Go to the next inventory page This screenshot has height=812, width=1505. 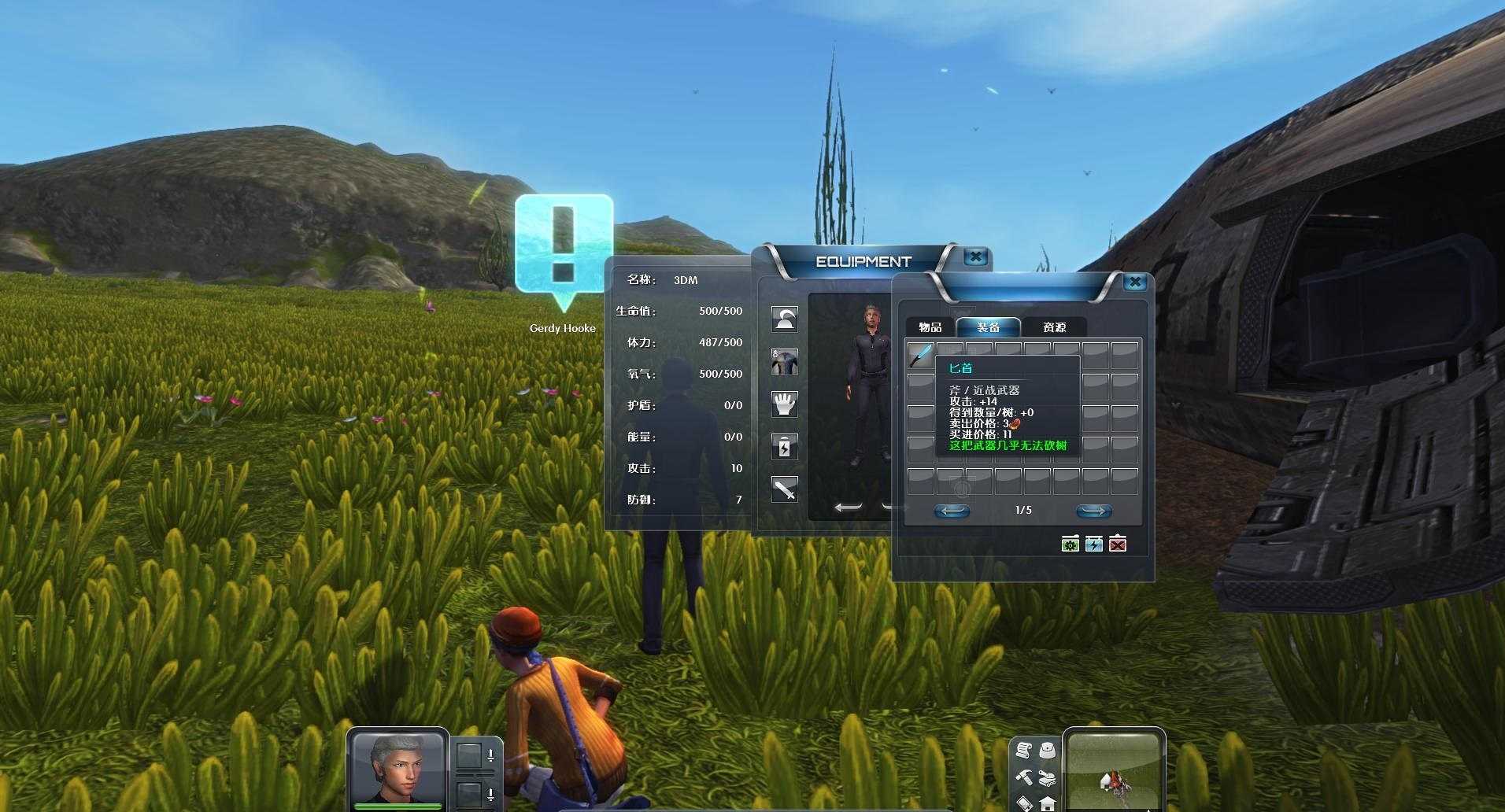click(x=1093, y=511)
